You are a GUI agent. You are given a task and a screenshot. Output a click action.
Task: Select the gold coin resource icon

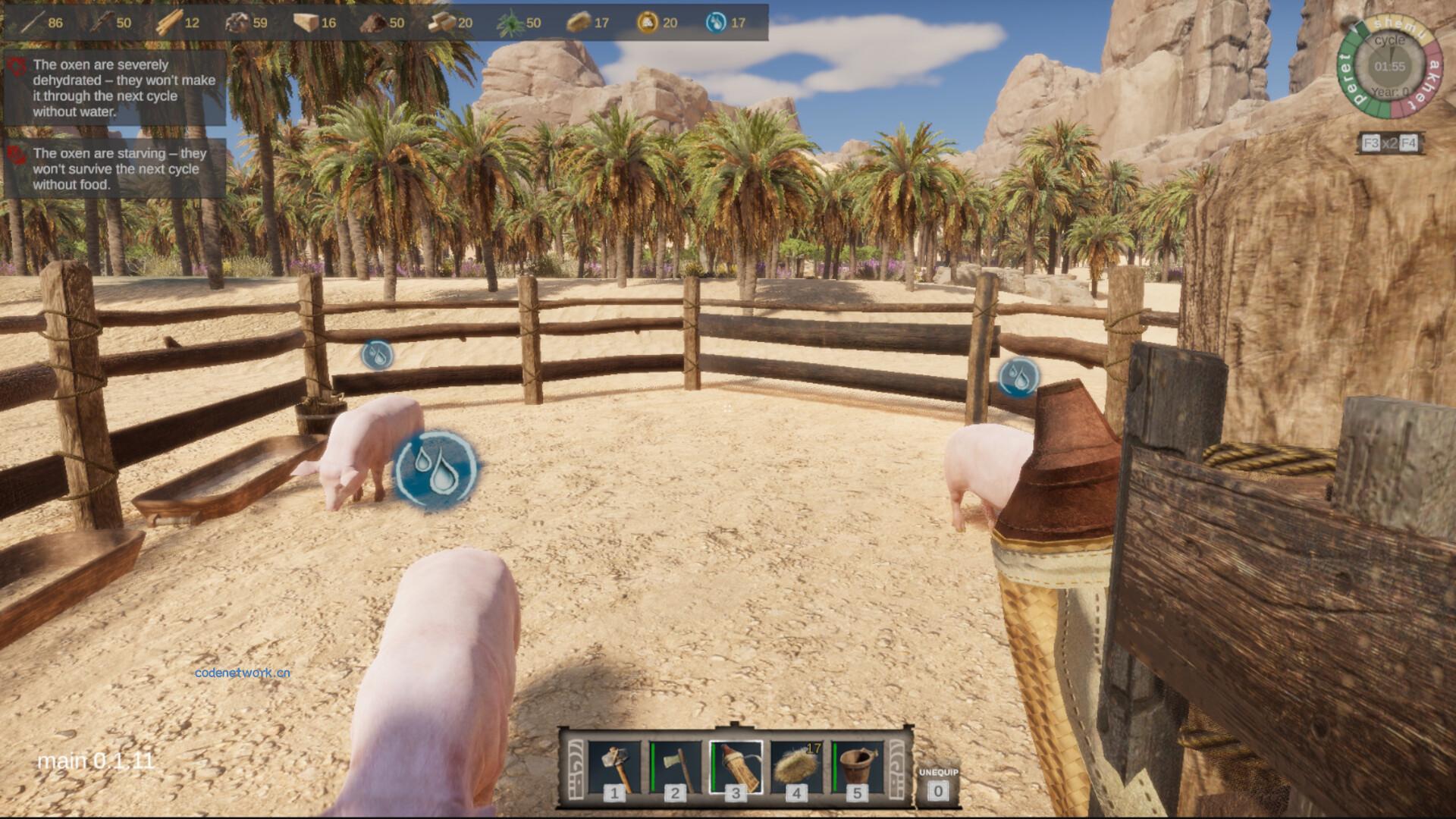coord(647,23)
